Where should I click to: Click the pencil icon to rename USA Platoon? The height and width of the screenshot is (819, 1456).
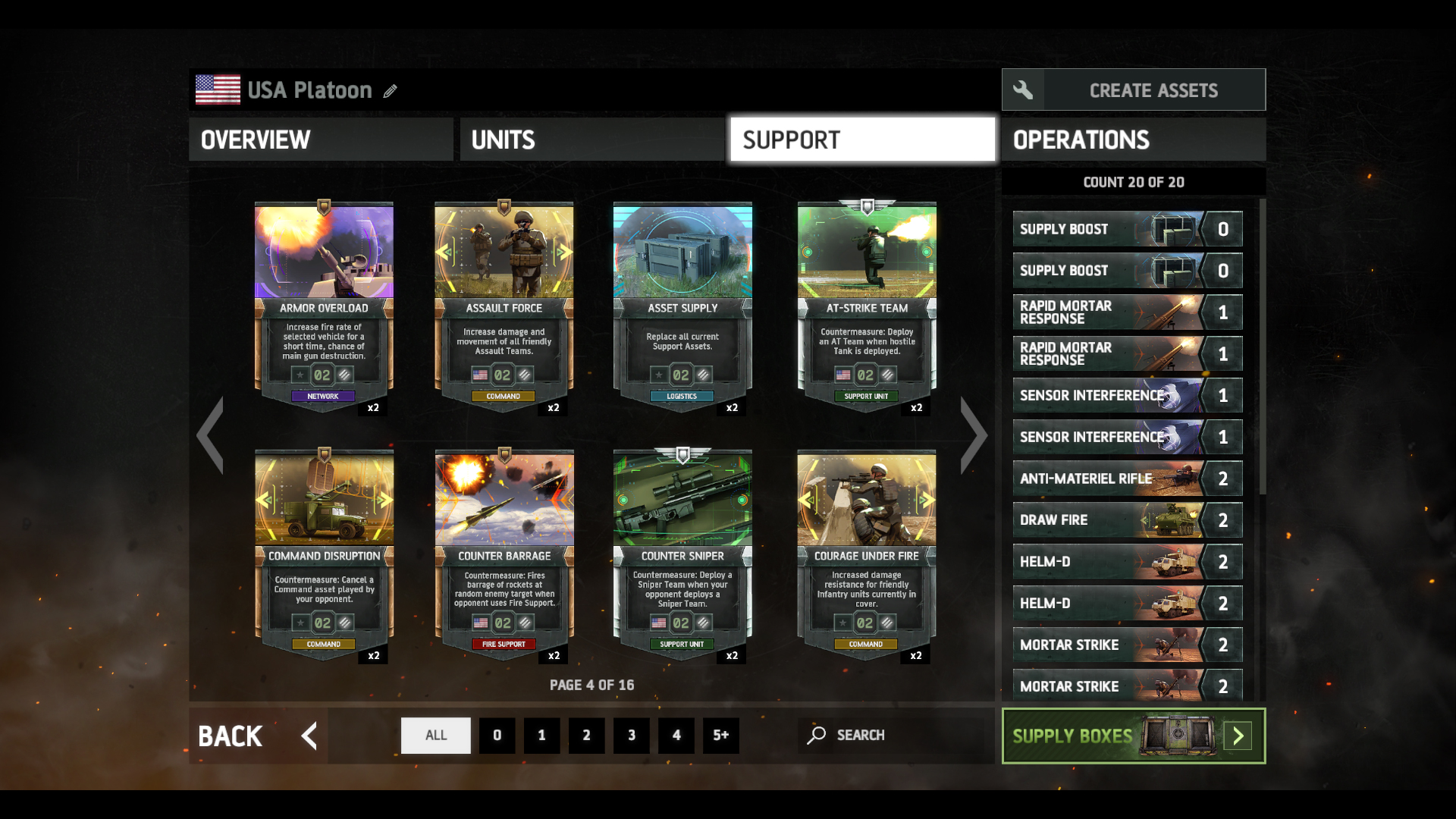point(390,91)
